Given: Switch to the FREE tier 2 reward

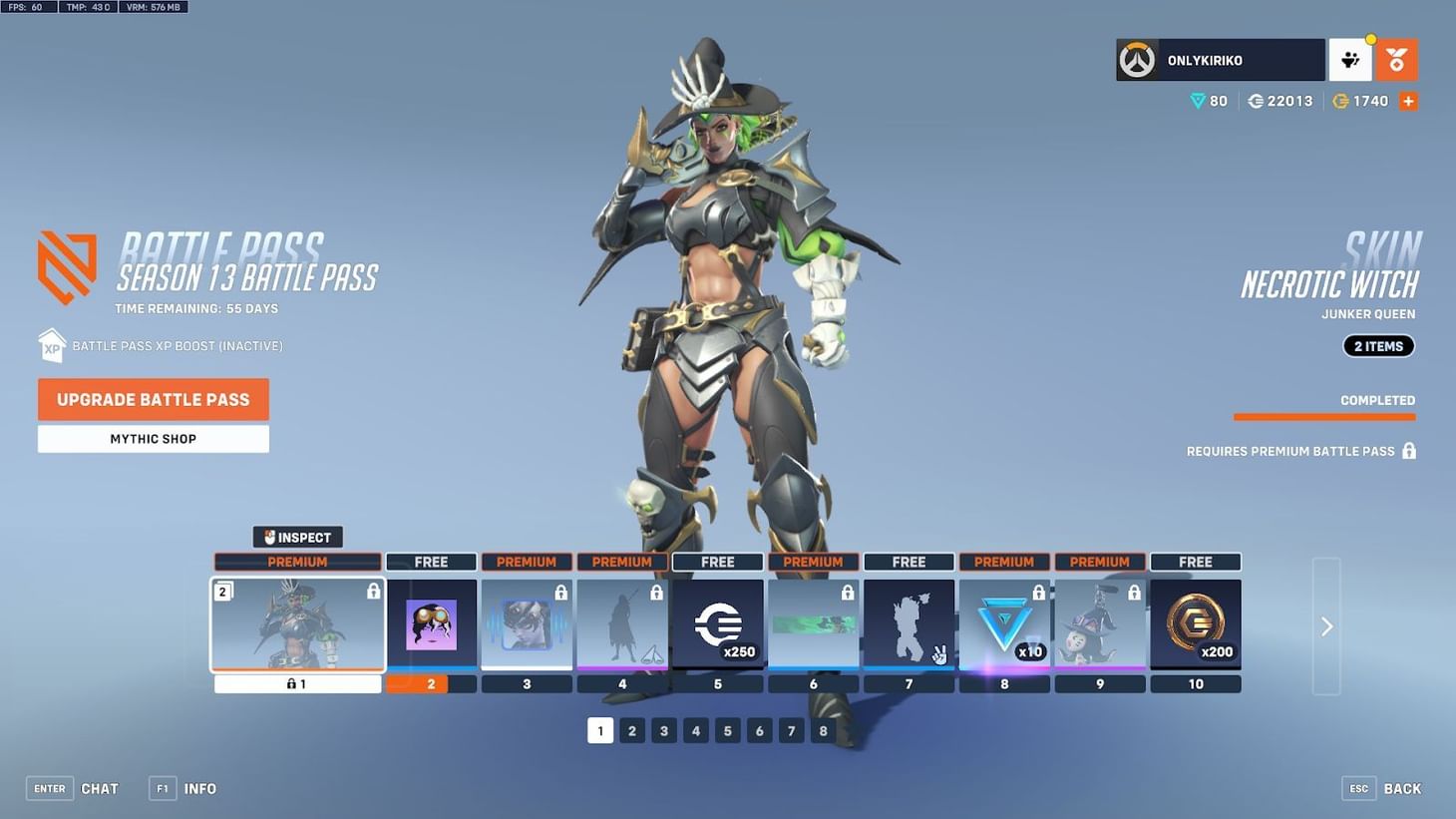Looking at the screenshot, I should point(432,625).
